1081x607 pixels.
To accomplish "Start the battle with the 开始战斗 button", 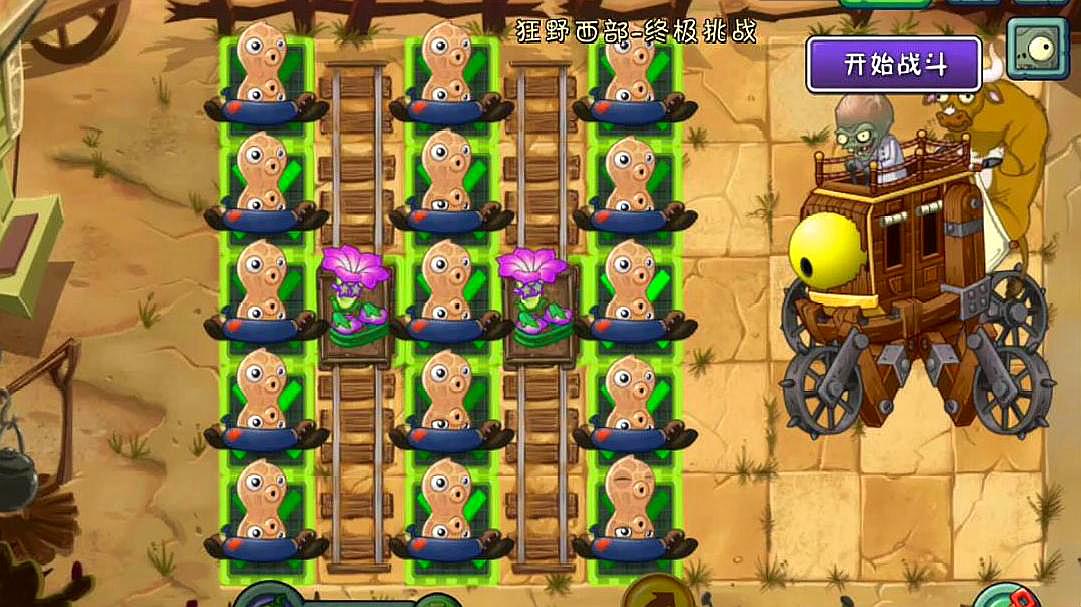I will (x=894, y=65).
